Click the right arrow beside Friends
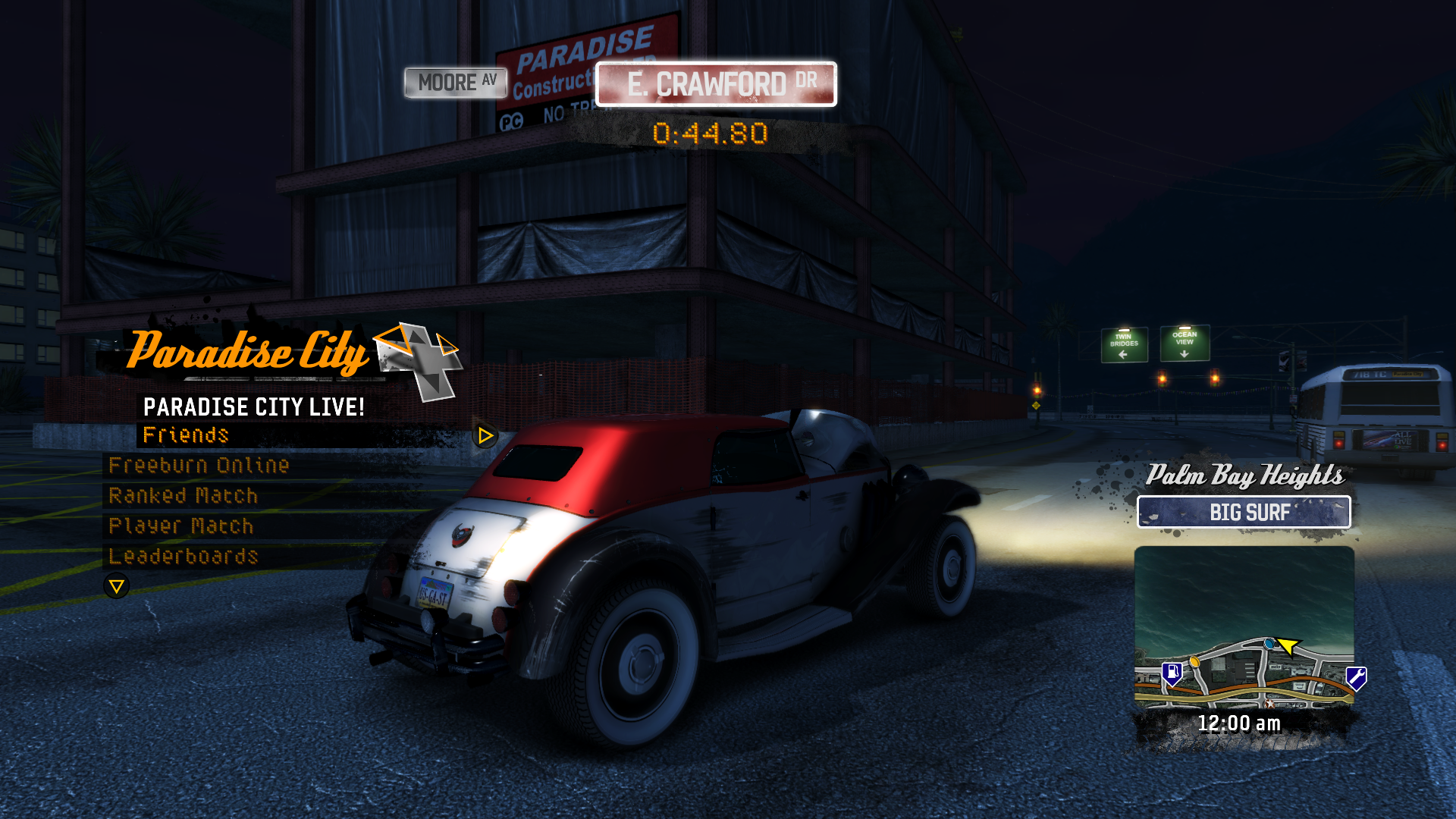The height and width of the screenshot is (819, 1456). tap(485, 436)
